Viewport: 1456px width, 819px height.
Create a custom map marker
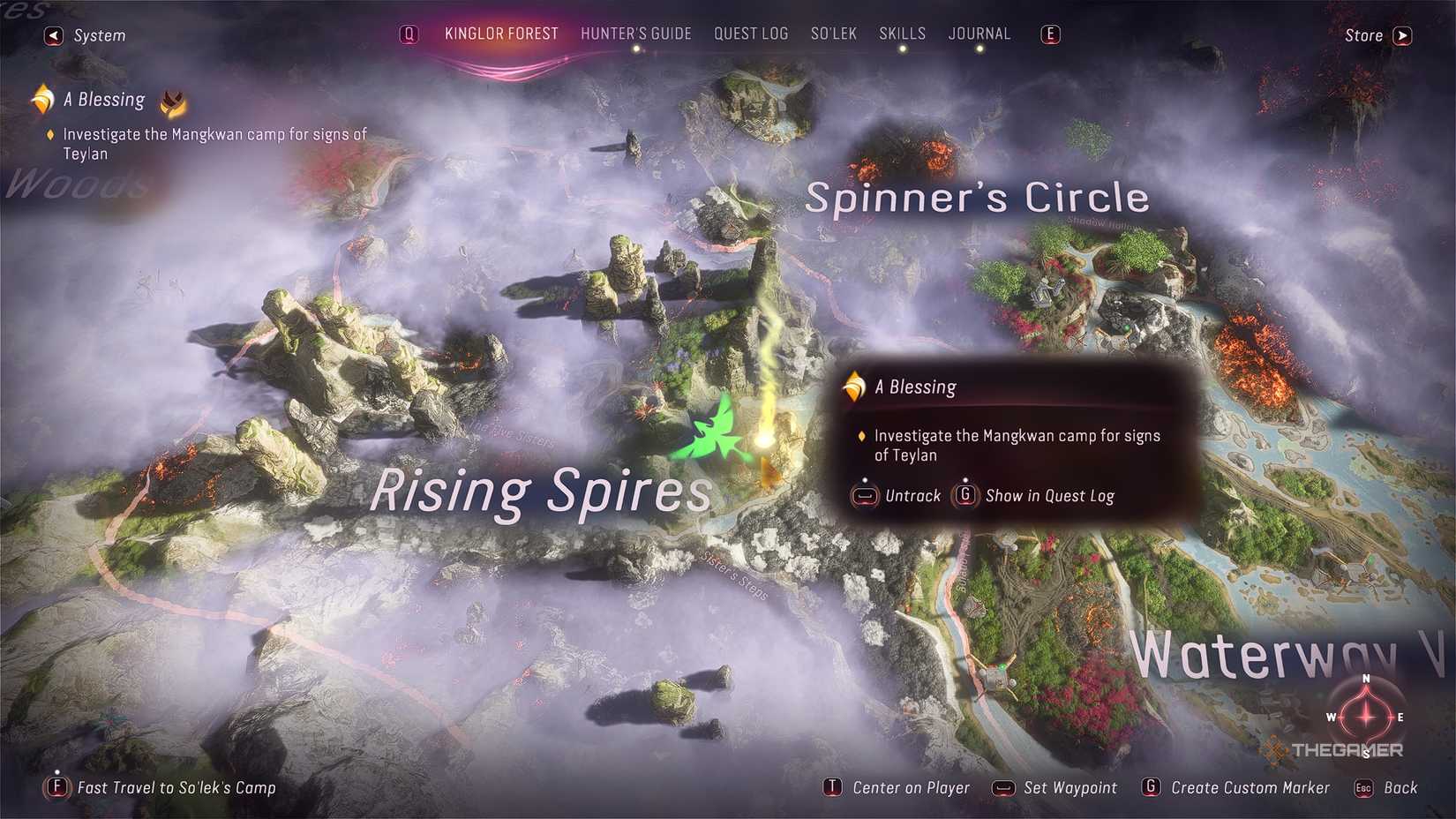click(x=1235, y=787)
